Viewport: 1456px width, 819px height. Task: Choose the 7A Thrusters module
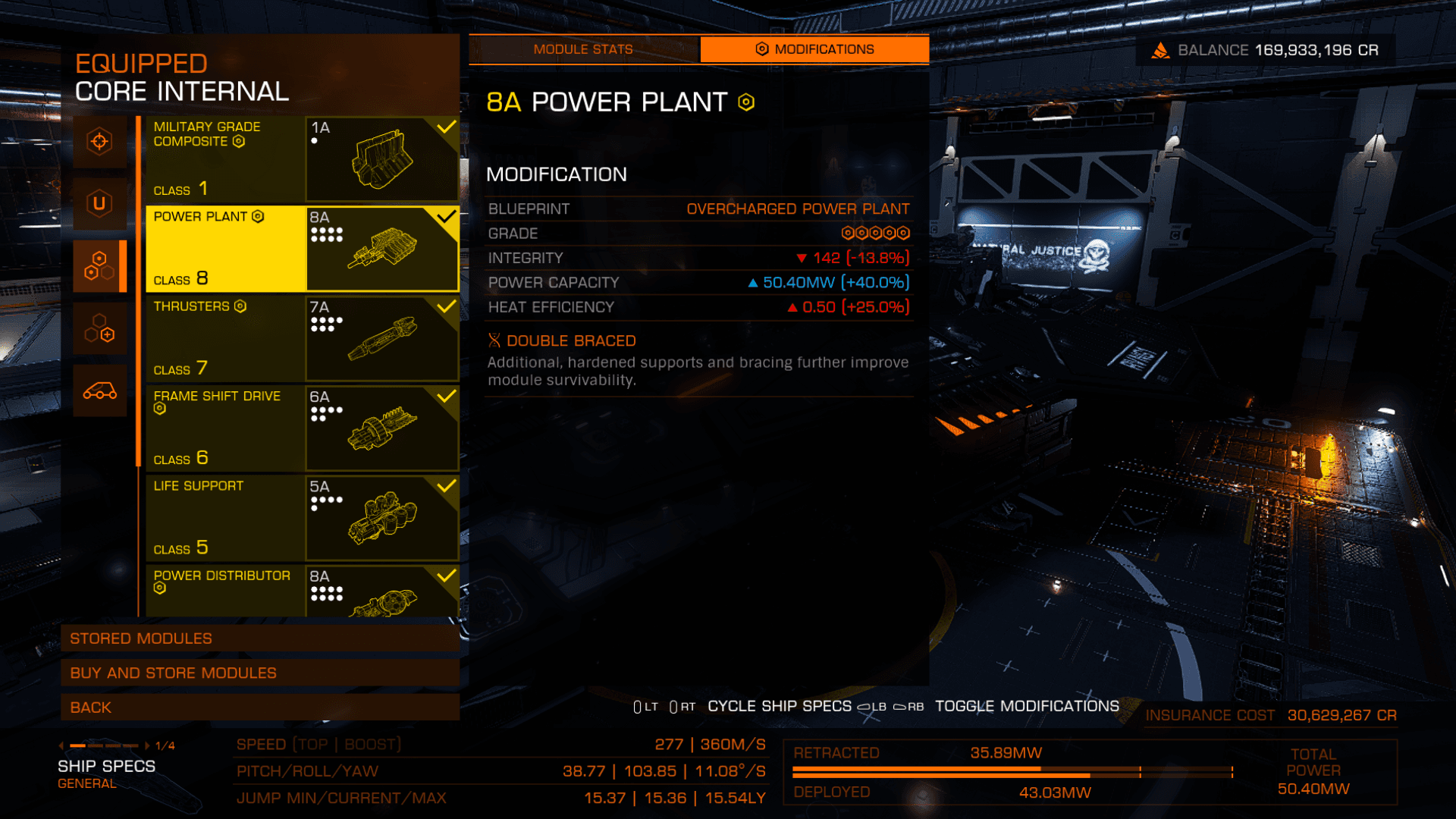pos(302,338)
